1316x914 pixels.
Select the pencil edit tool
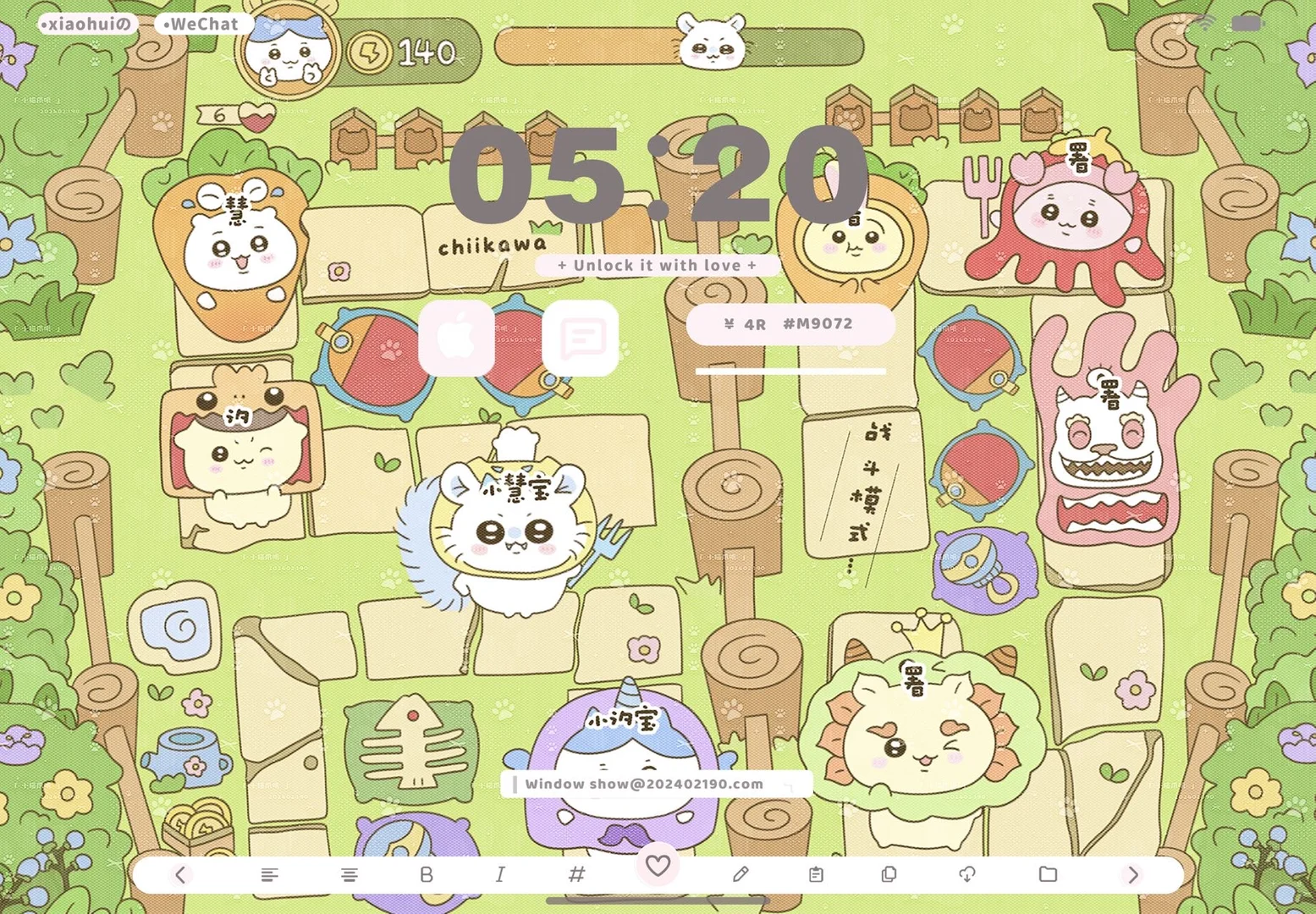(741, 875)
